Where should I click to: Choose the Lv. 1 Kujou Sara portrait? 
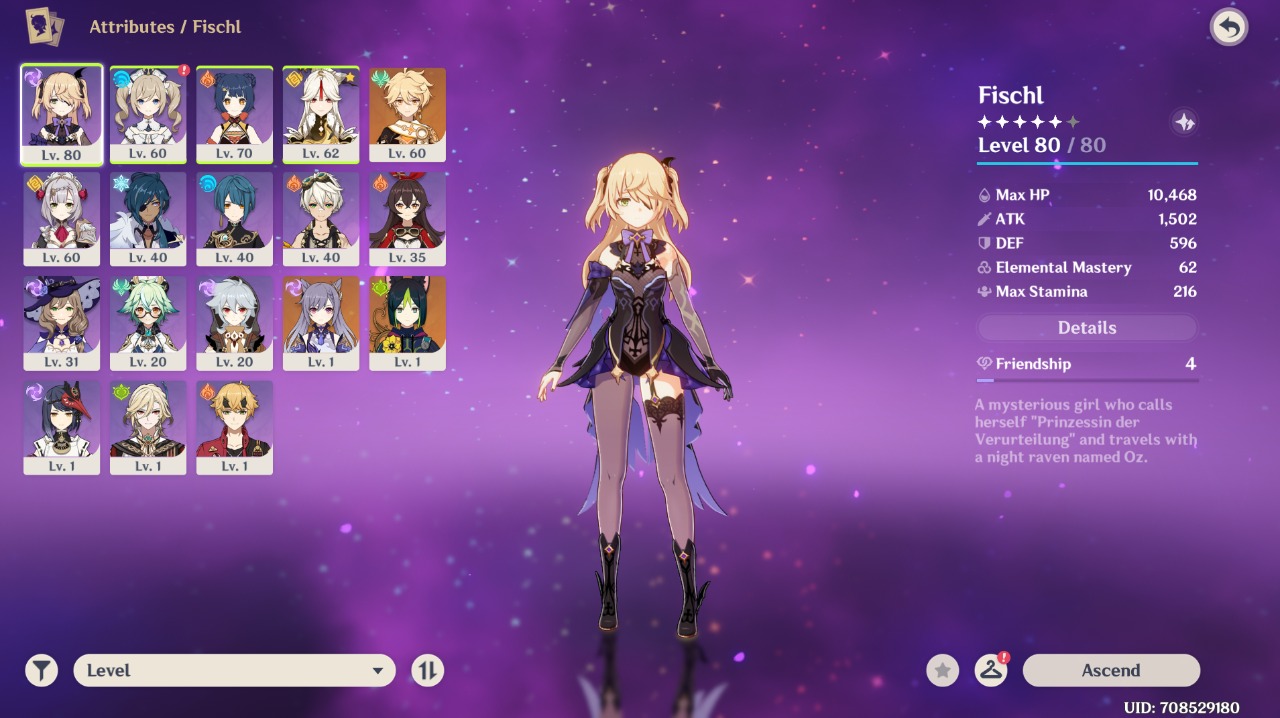pyautogui.click(x=61, y=426)
